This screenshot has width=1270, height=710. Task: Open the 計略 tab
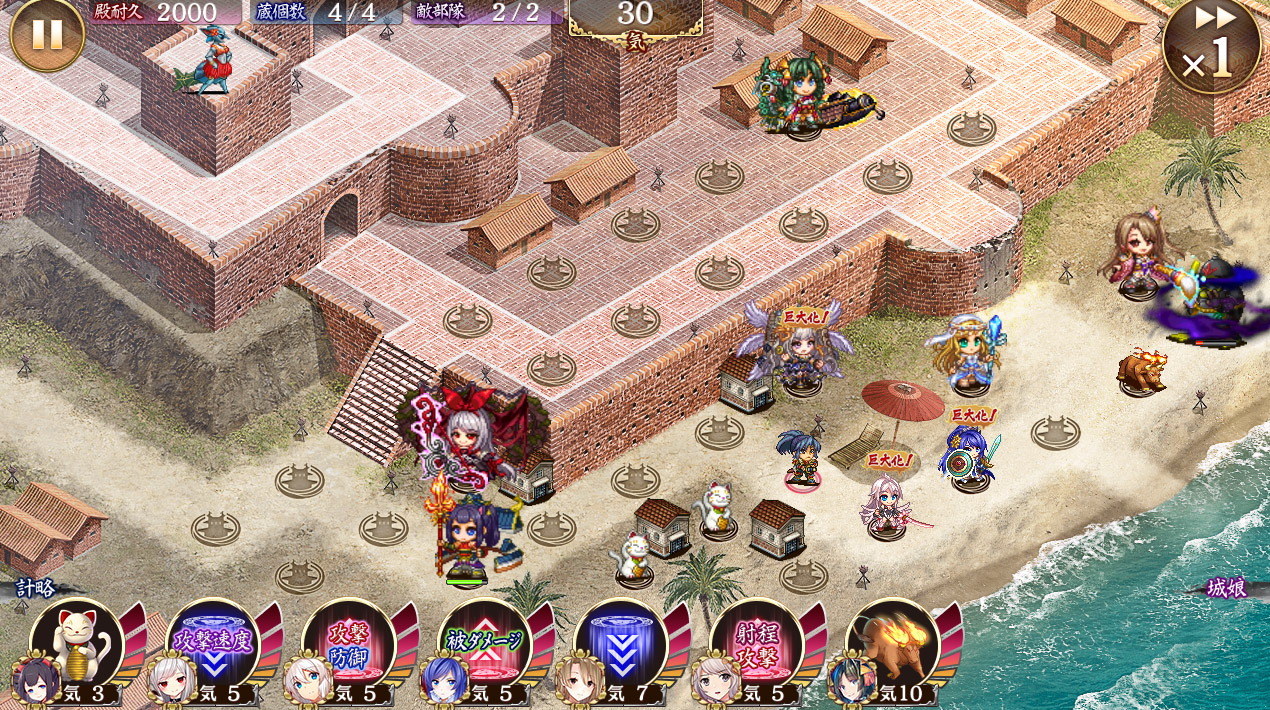coord(36,588)
